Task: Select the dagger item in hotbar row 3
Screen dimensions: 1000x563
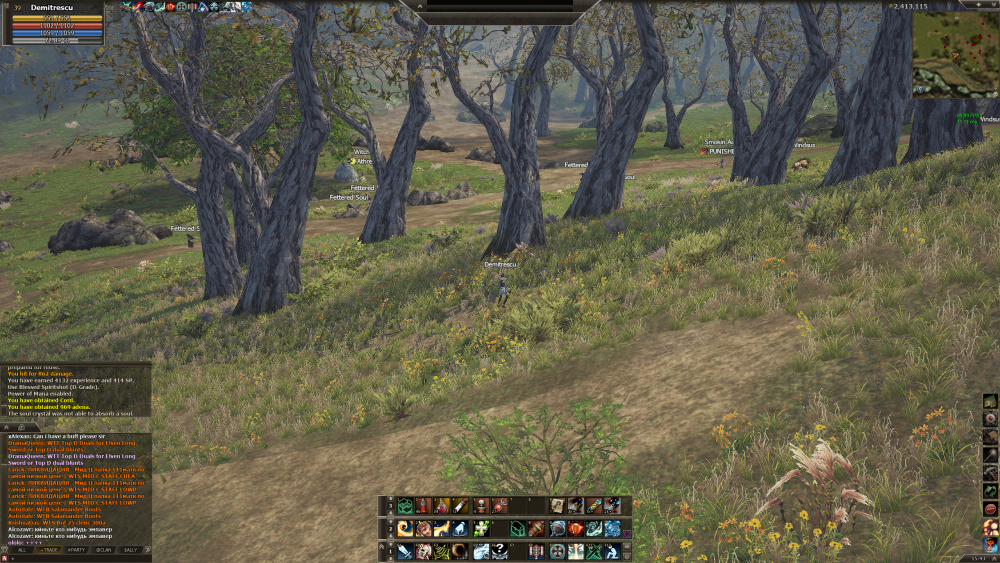Action: 459,506
